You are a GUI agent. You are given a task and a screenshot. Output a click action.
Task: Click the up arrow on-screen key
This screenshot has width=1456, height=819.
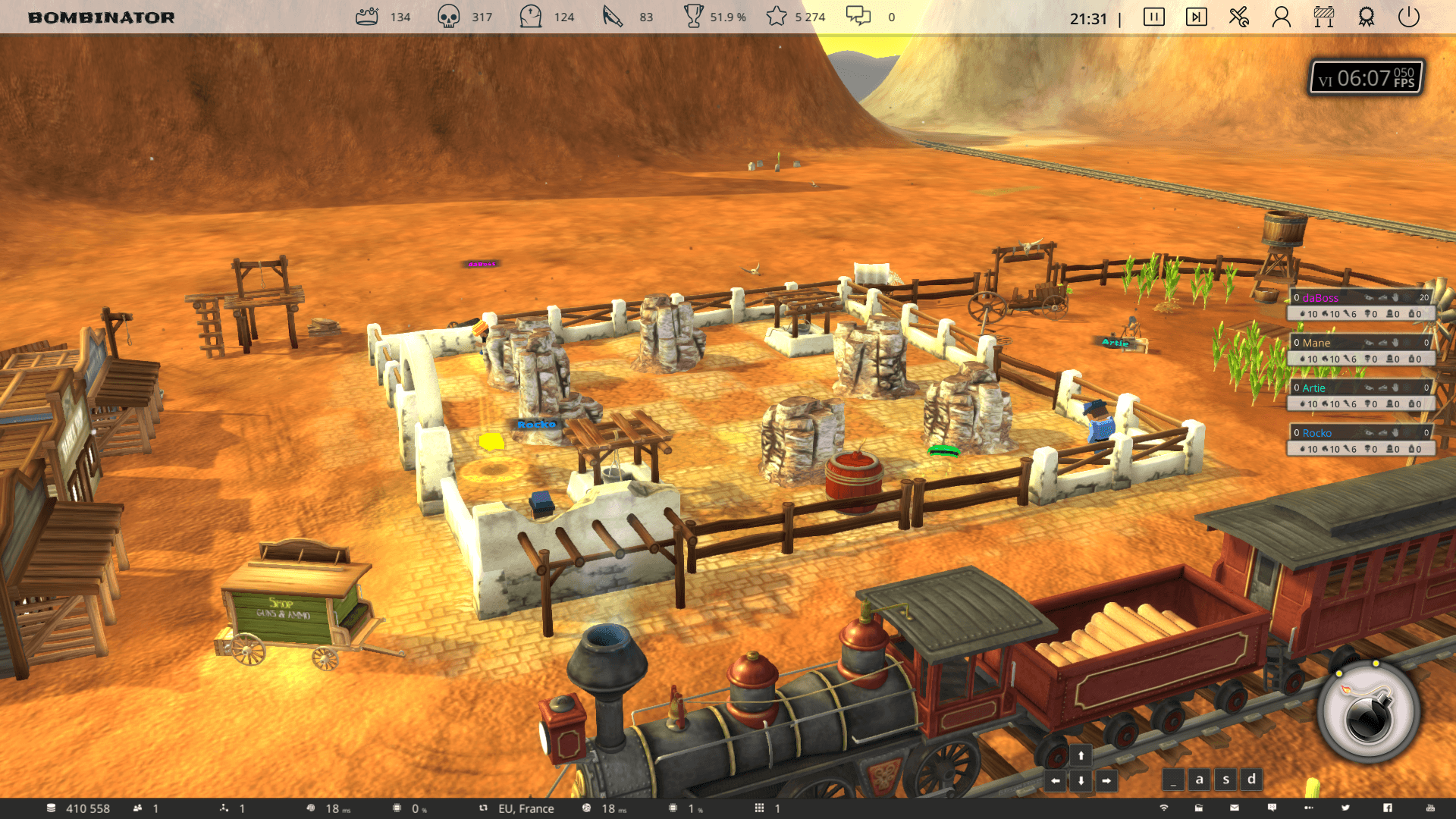(x=1081, y=755)
